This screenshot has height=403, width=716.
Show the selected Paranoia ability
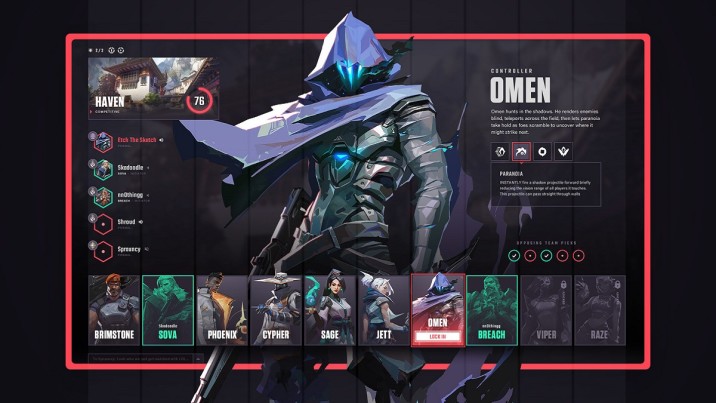(521, 151)
